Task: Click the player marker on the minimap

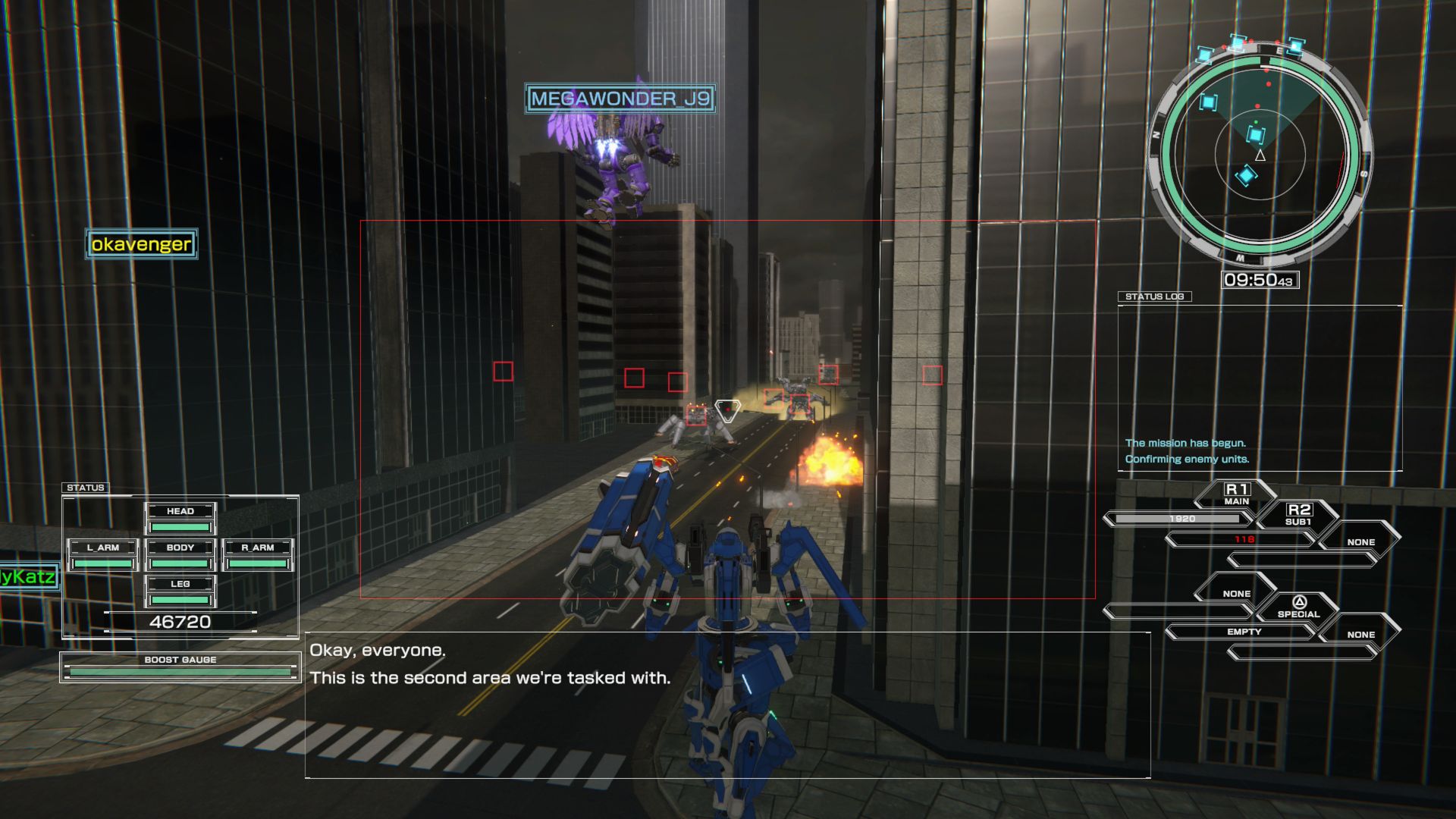Action: (1259, 156)
